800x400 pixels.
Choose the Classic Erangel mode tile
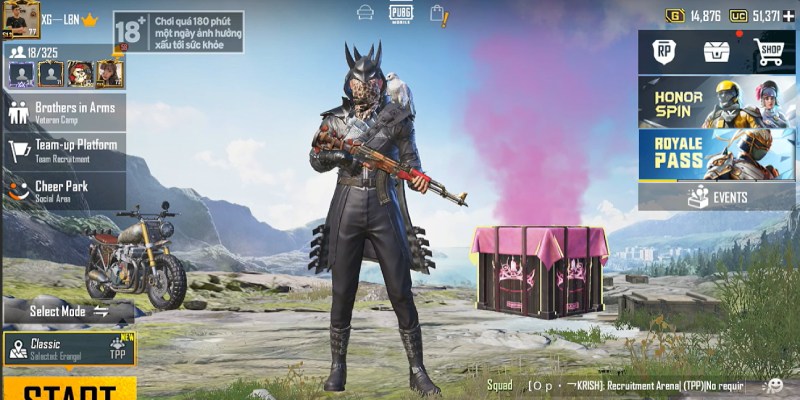(69, 349)
